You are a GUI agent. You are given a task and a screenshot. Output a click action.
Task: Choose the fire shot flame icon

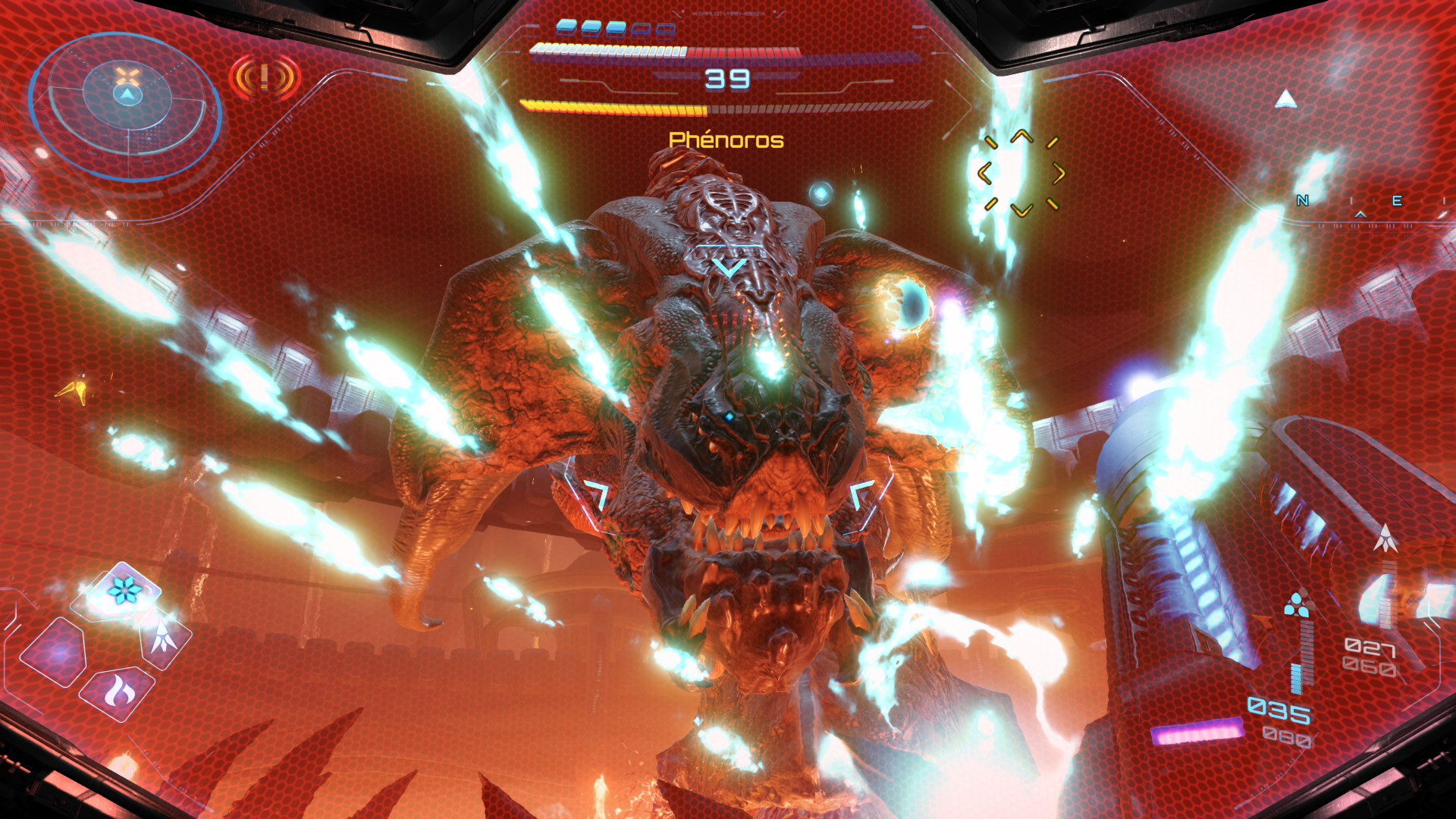coord(119,691)
